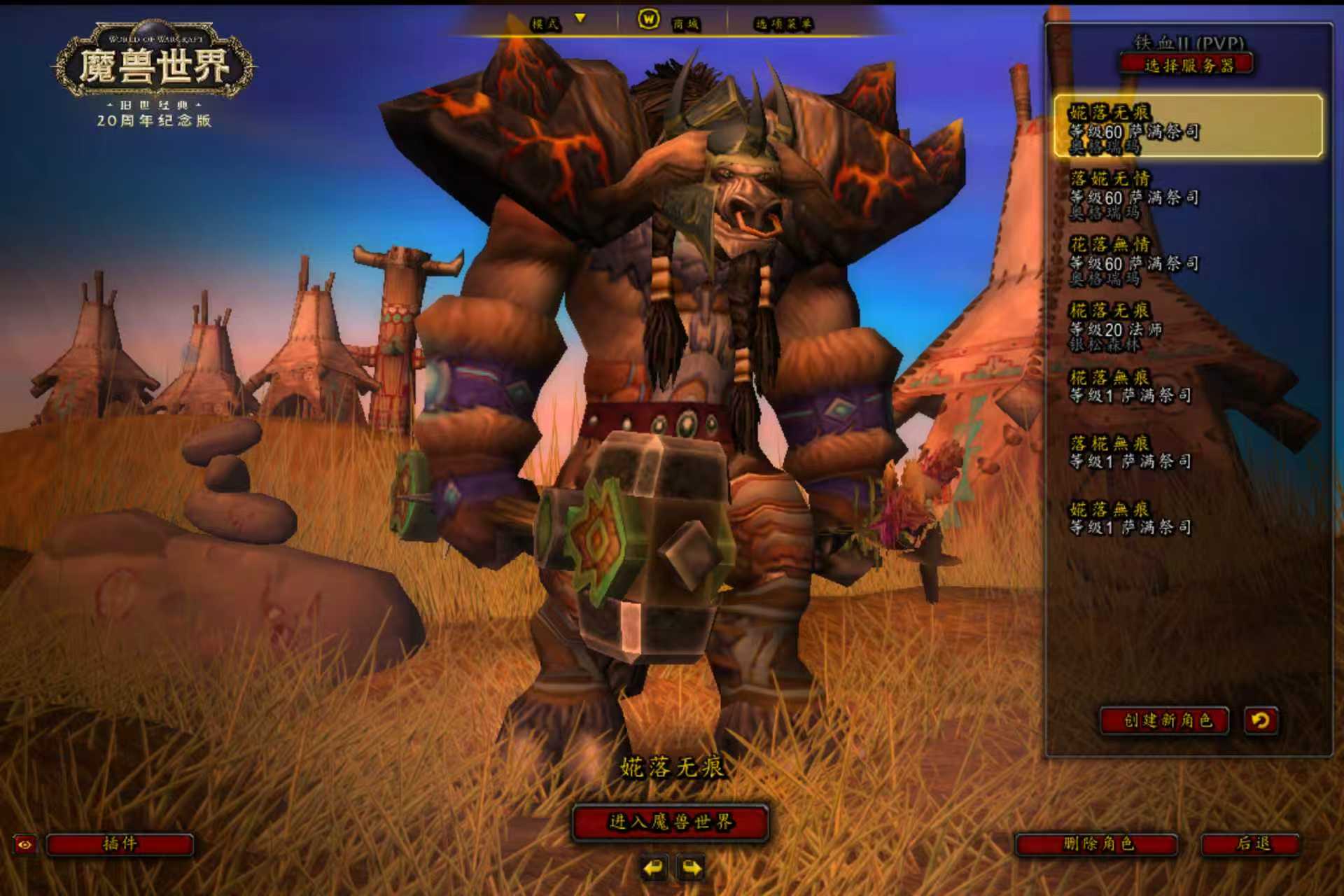1344x896 pixels.
Task: Open the 模式 mode dropdown
Action: (x=557, y=23)
